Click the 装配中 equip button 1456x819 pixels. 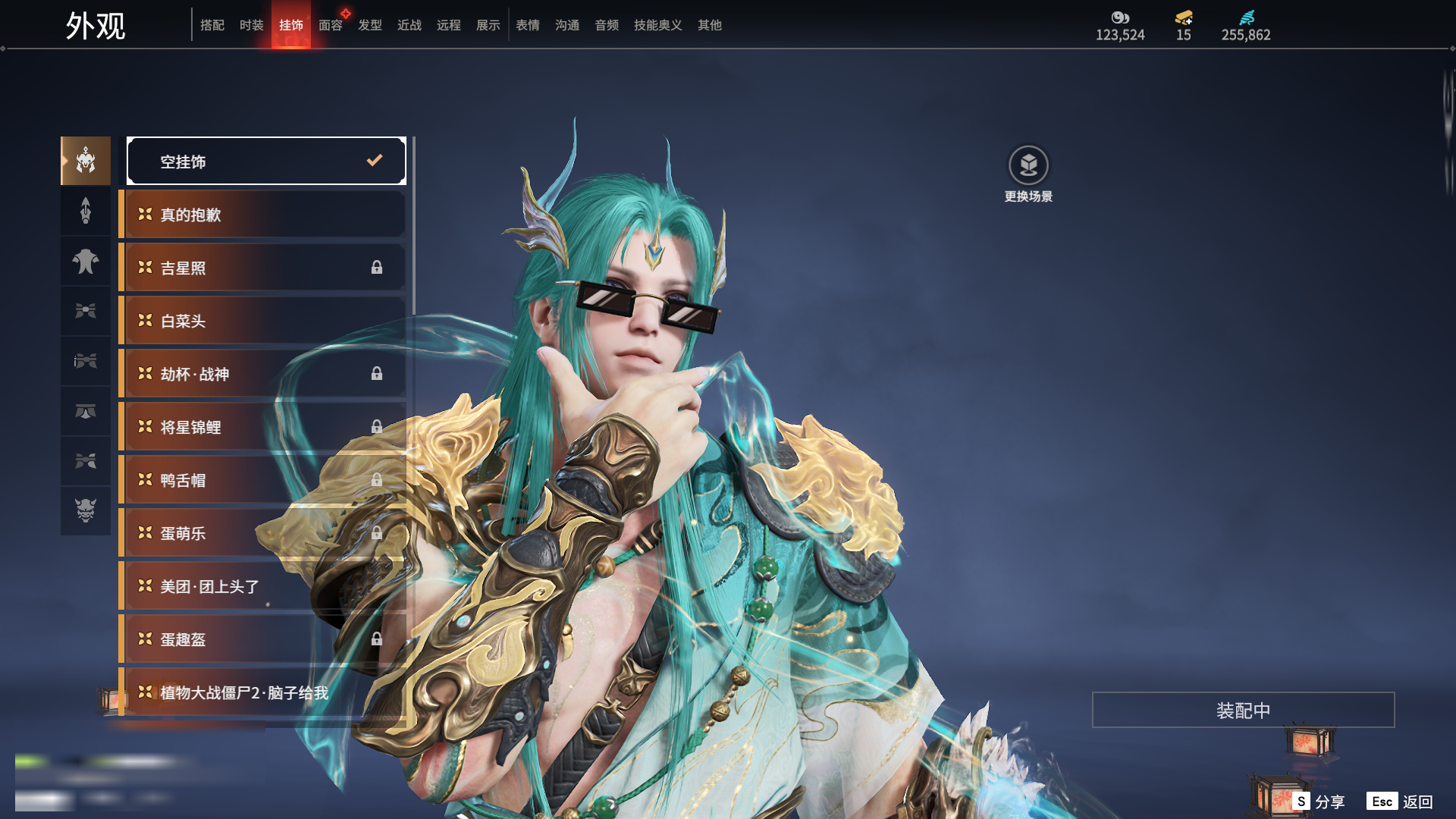point(1243,710)
